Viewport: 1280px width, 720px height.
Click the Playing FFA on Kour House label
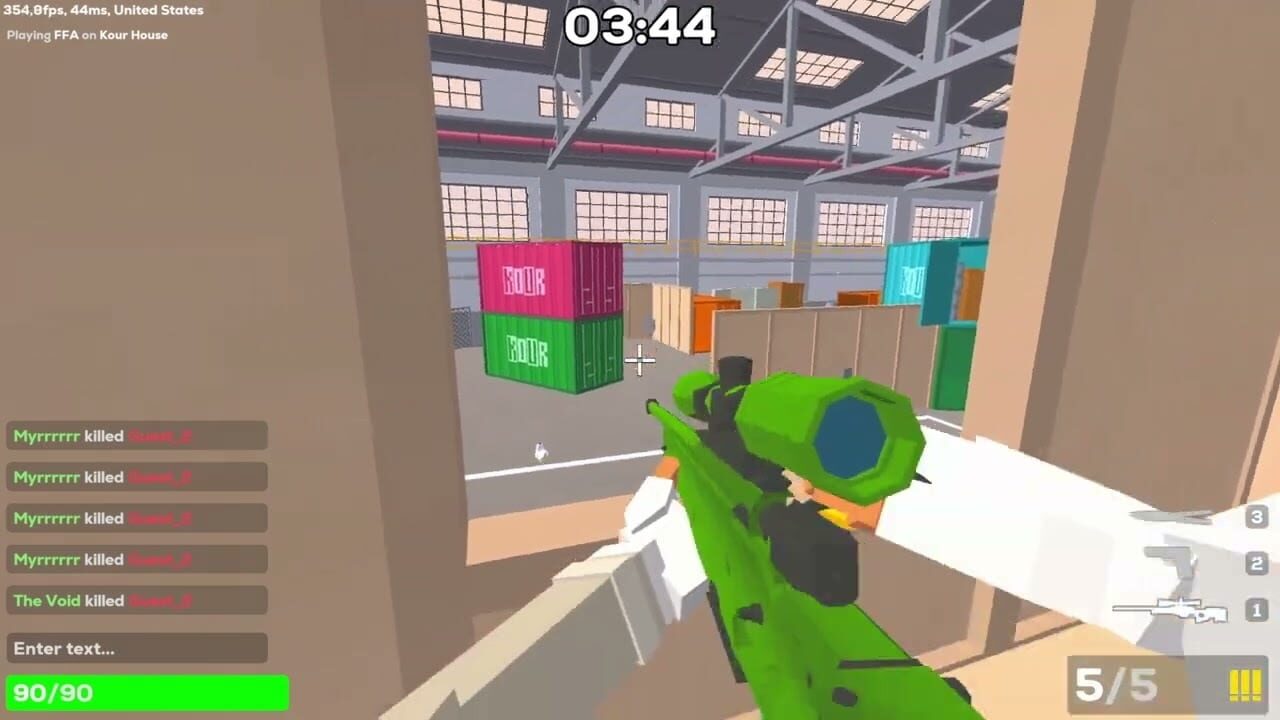point(89,34)
